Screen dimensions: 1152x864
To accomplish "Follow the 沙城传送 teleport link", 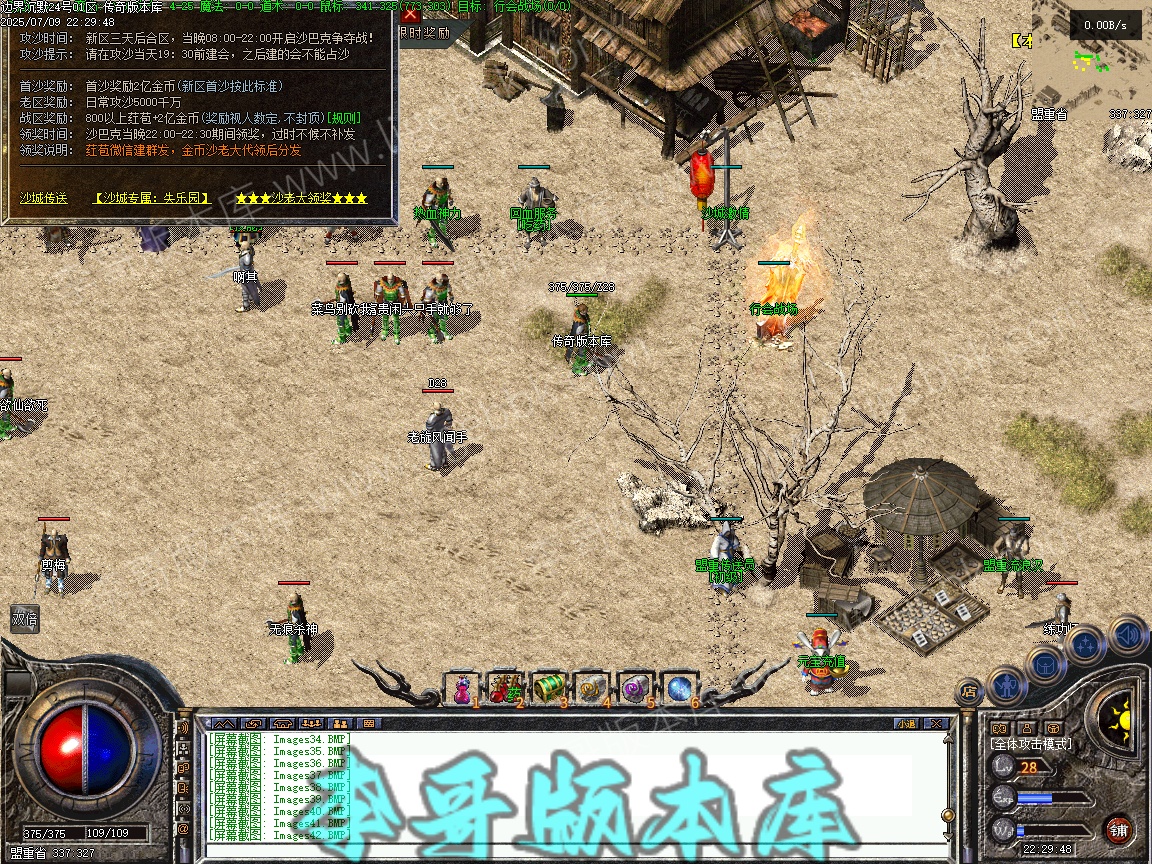I will [44, 198].
